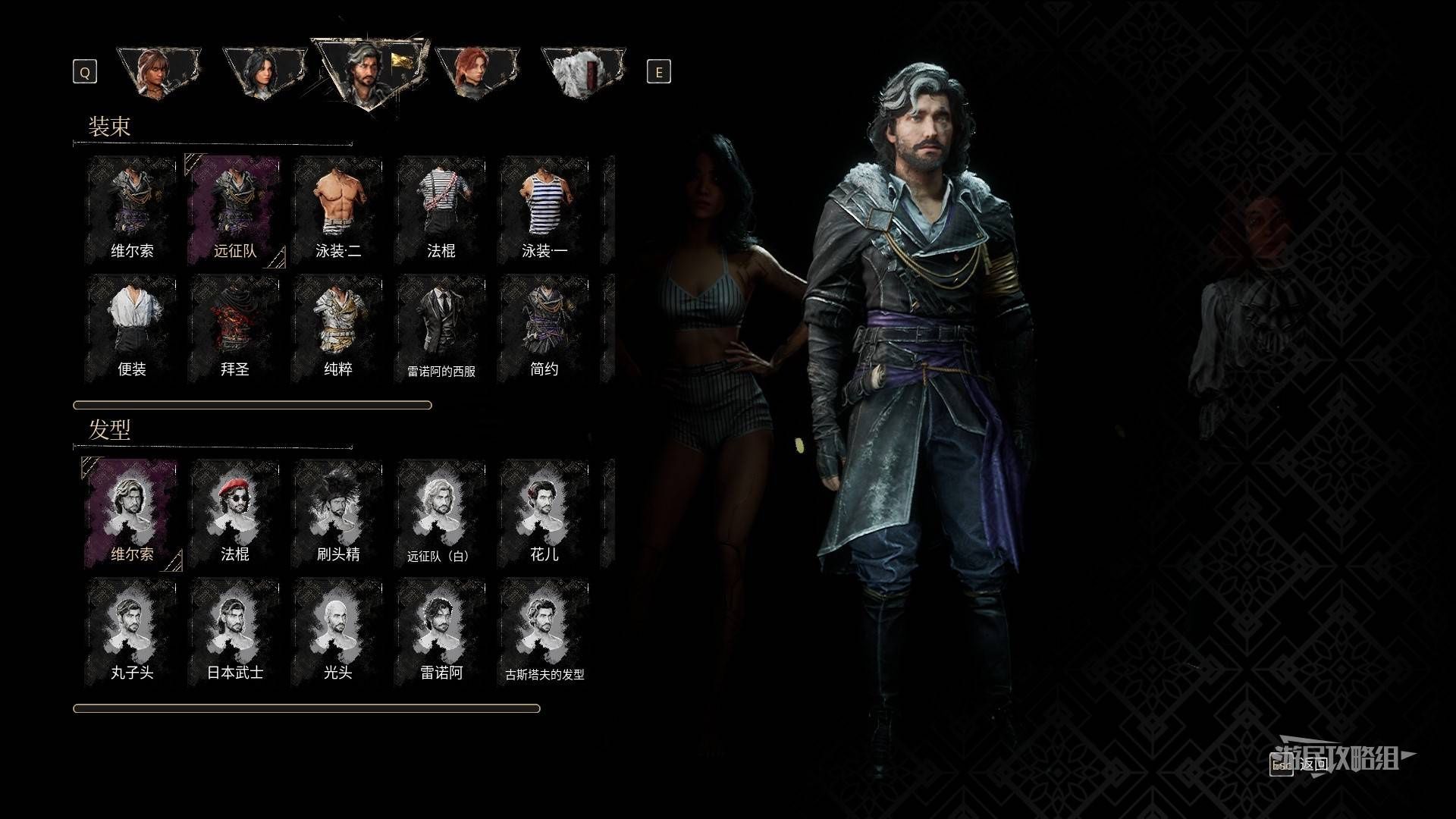The width and height of the screenshot is (1456, 819).
Task: Switch to the white-masked character tab
Action: [582, 72]
